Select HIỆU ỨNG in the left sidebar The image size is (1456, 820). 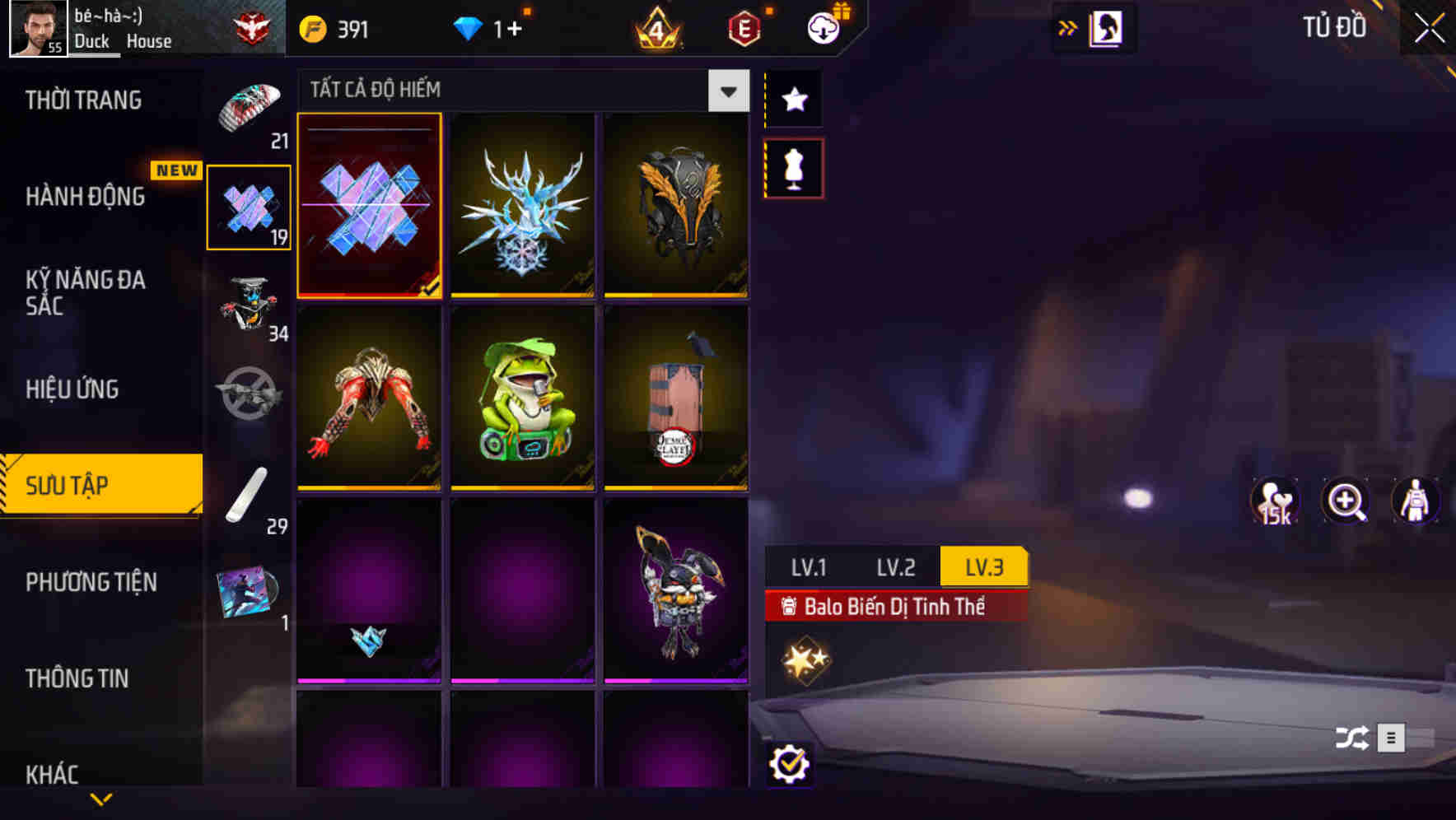click(x=71, y=389)
